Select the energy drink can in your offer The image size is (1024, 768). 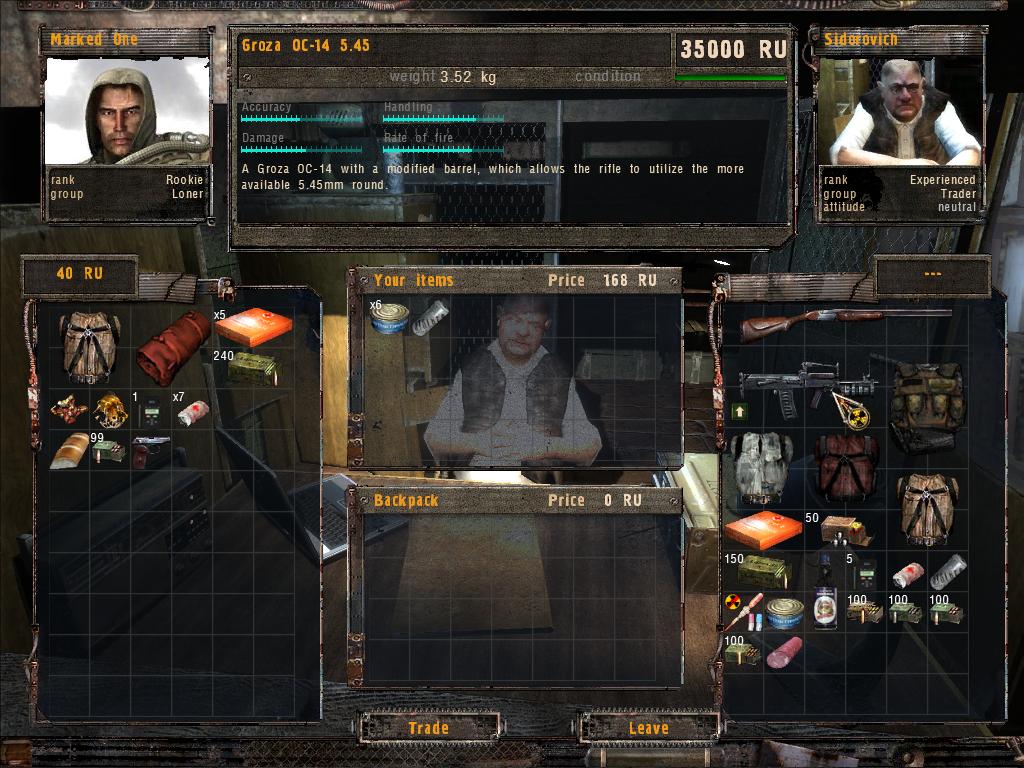pos(431,318)
